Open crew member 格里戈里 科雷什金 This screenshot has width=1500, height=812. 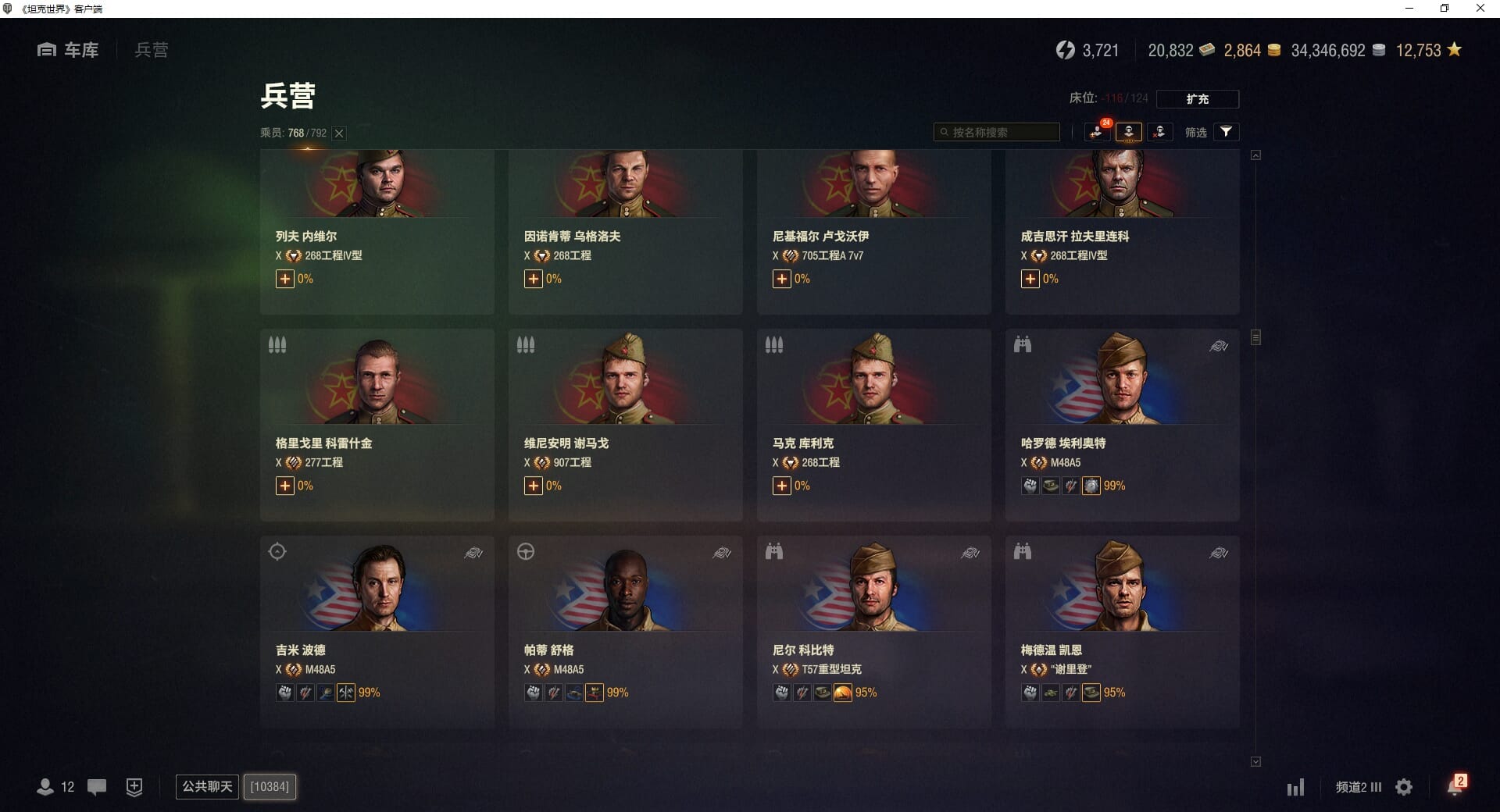(377, 424)
